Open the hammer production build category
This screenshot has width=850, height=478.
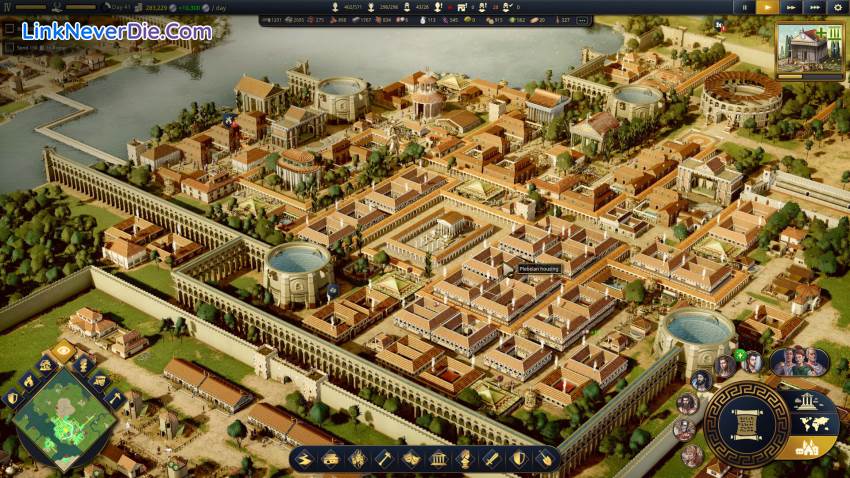383,459
